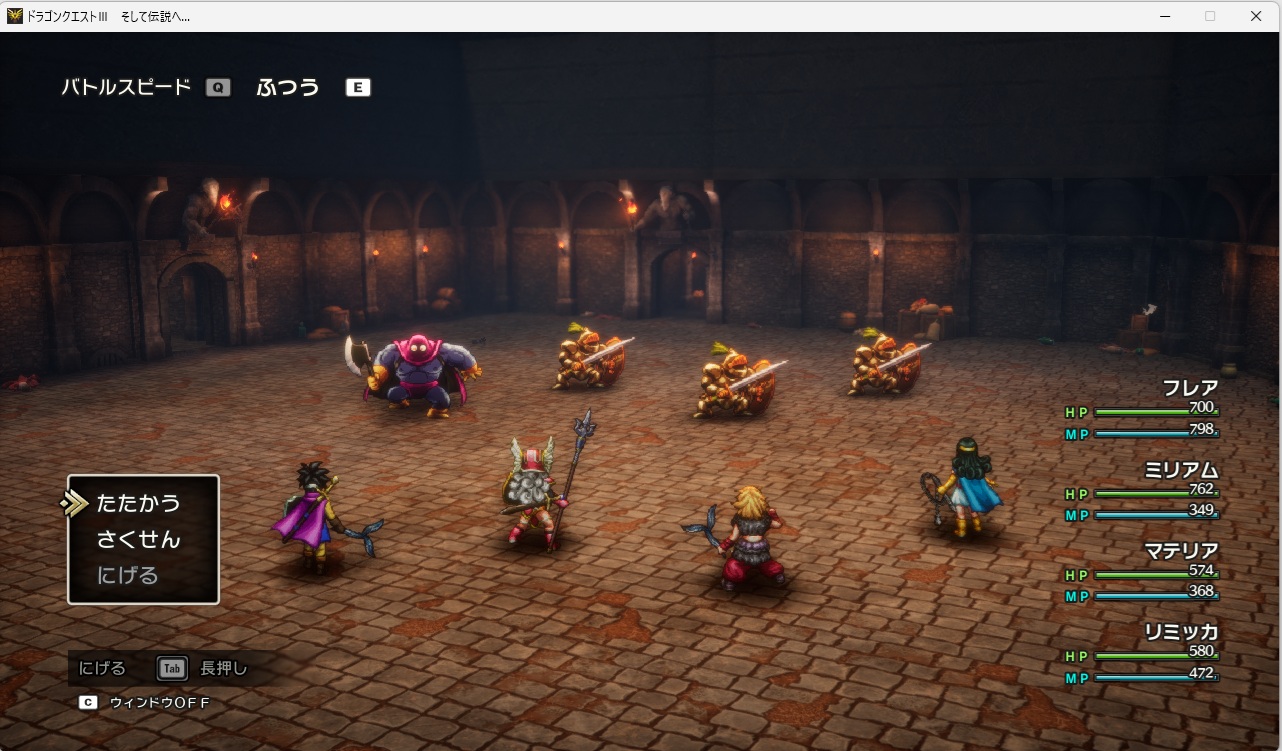The width and height of the screenshot is (1282, 751).
Task: Click the バトルスピード label
Action: pyautogui.click(x=128, y=87)
